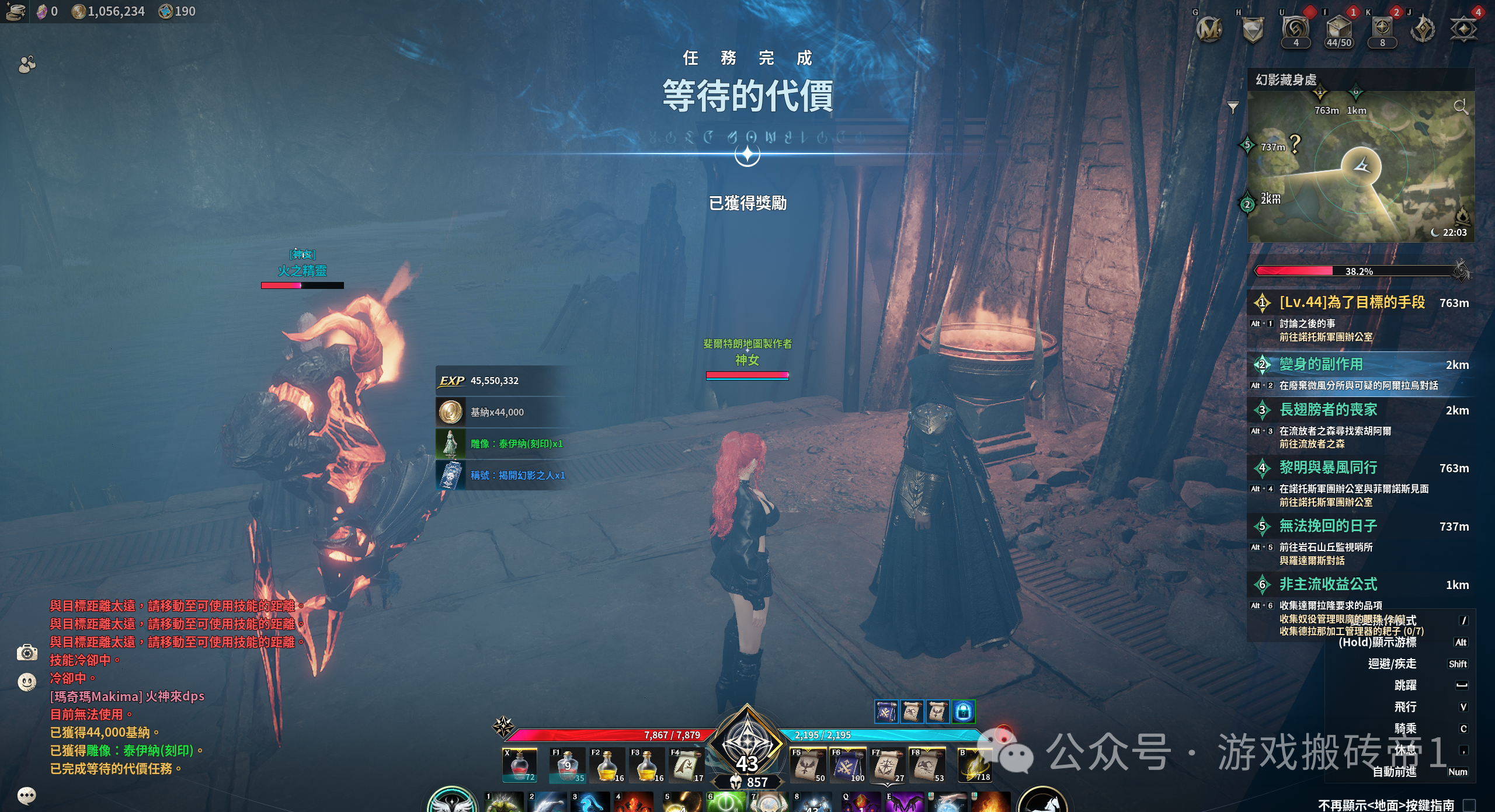Click the minimap filter funnel icon
The height and width of the screenshot is (812, 1495).
click(1233, 107)
